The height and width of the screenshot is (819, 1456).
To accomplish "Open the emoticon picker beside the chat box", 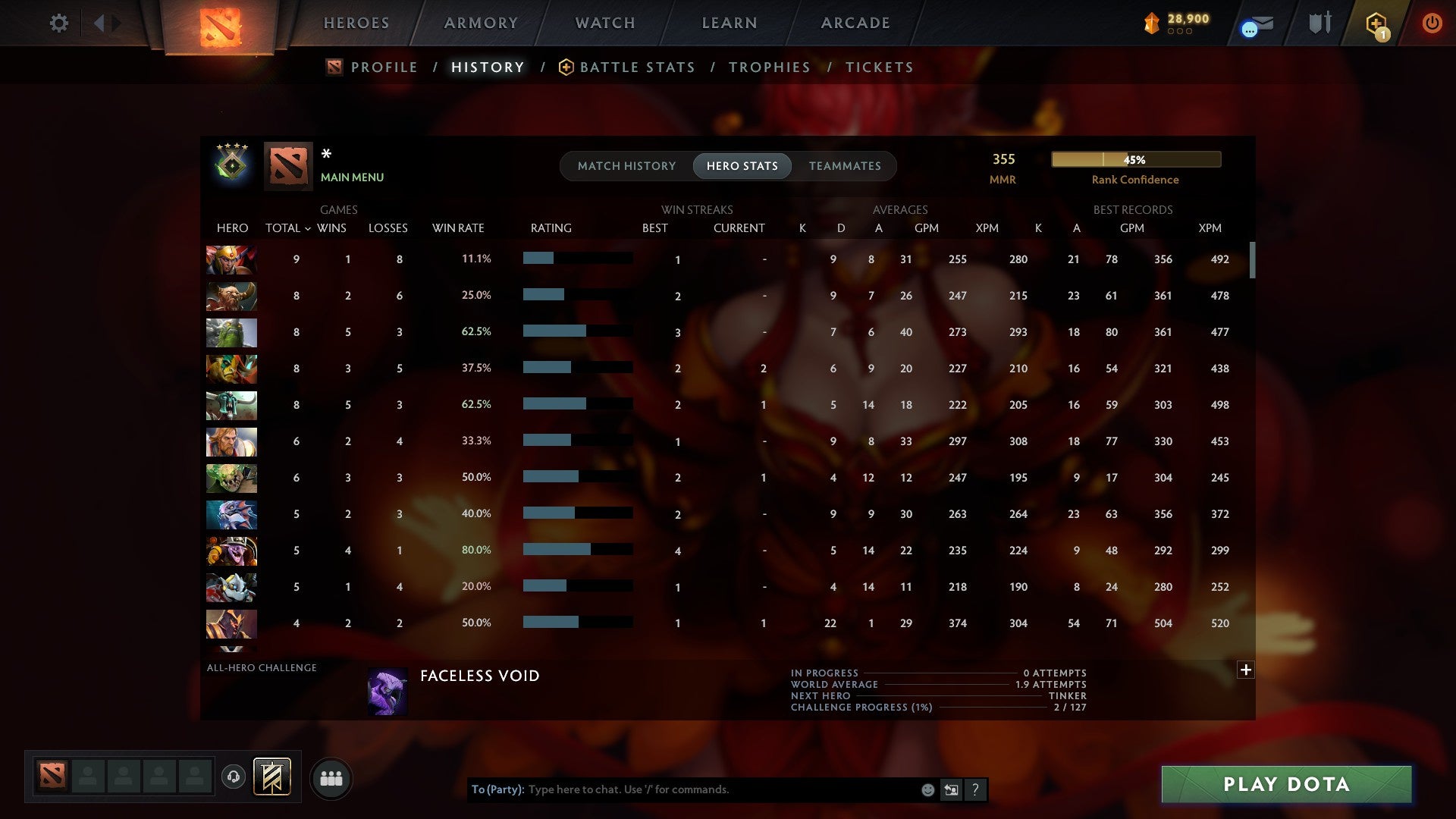I will [x=927, y=789].
